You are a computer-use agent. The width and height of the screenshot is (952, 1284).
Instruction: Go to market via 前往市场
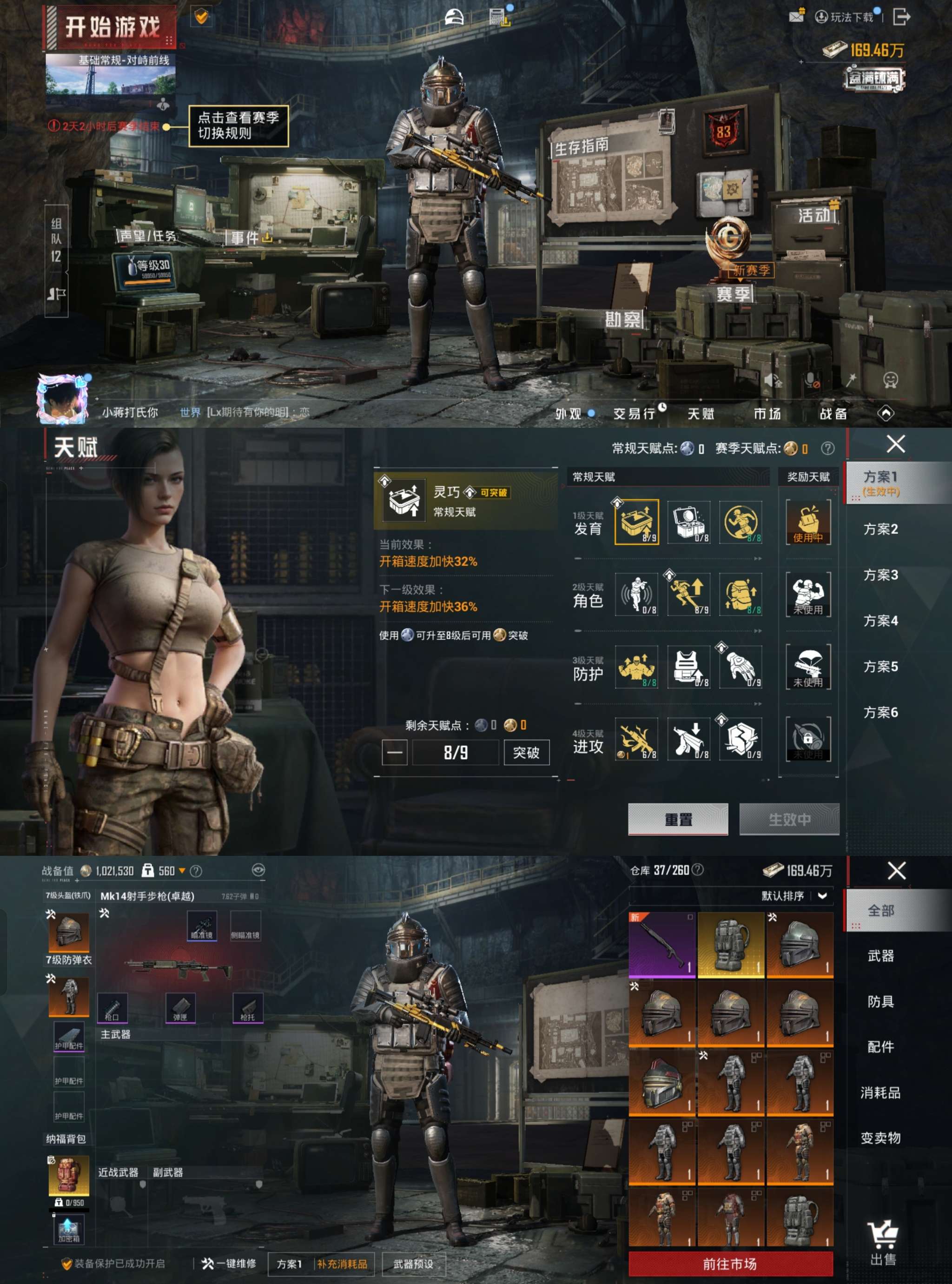(x=730, y=1264)
